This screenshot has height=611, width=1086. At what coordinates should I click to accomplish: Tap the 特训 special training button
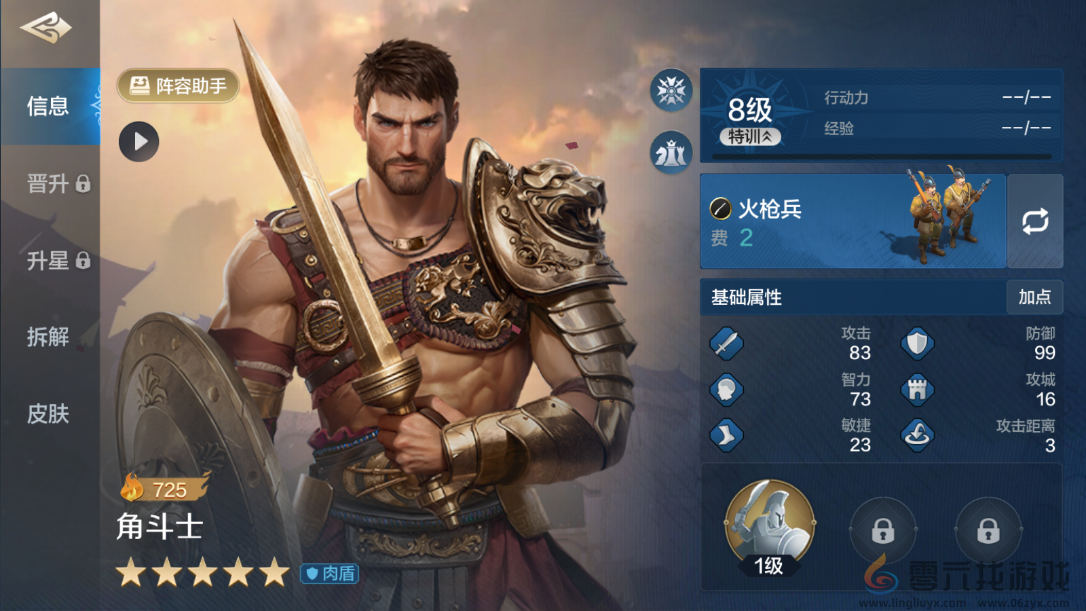pyautogui.click(x=749, y=136)
